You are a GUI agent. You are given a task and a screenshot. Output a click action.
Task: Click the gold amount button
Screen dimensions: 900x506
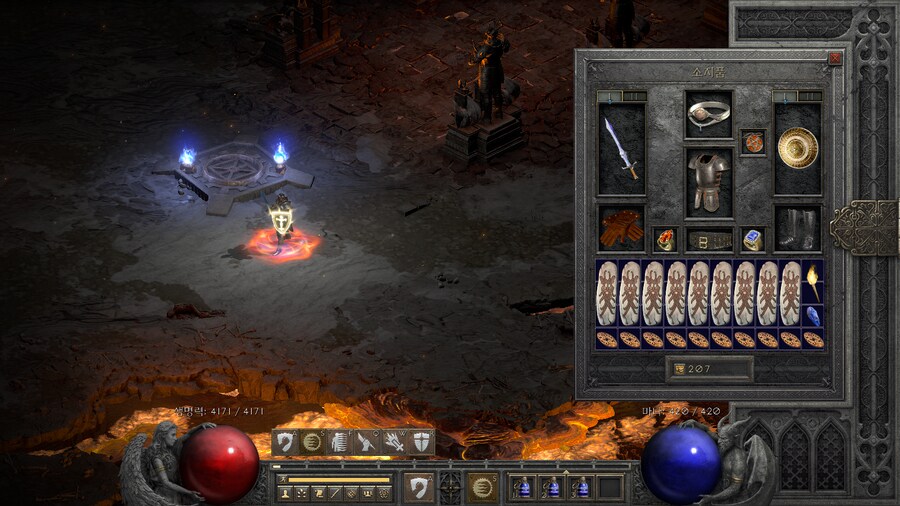click(x=710, y=369)
